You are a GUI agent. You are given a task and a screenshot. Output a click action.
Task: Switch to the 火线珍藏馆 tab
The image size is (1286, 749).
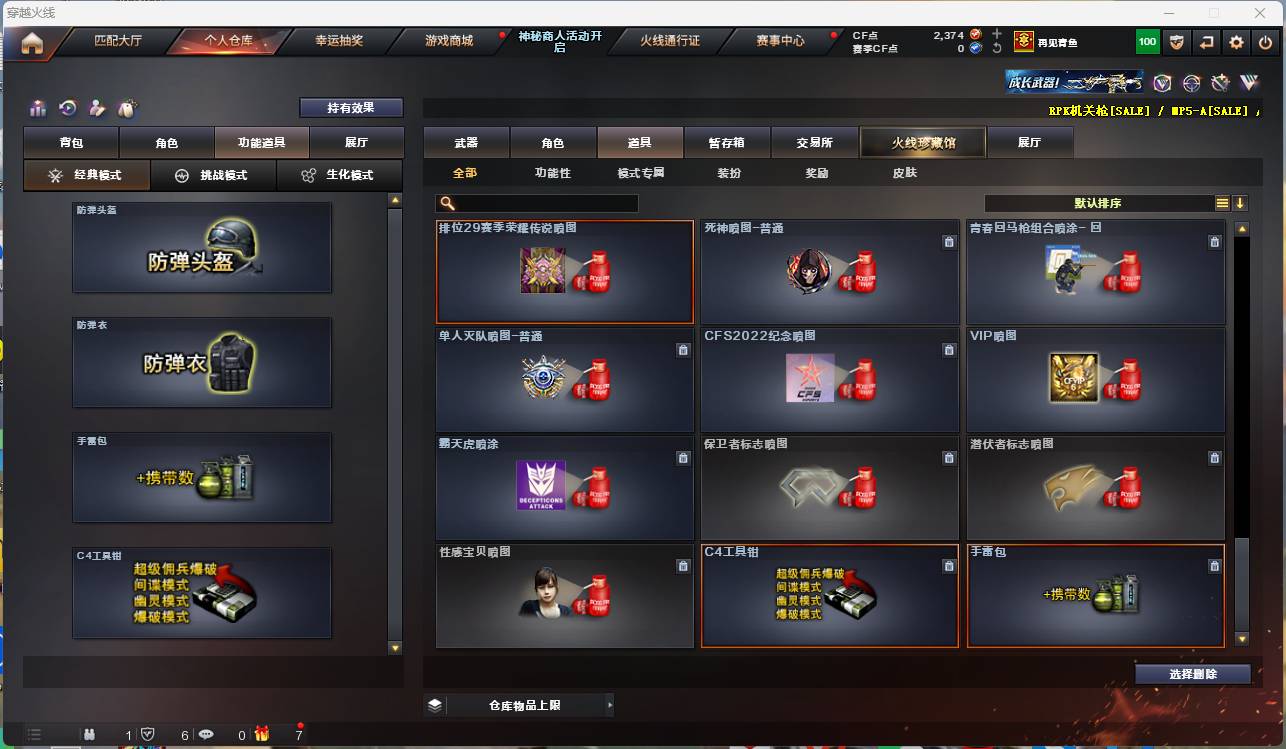tap(921, 142)
